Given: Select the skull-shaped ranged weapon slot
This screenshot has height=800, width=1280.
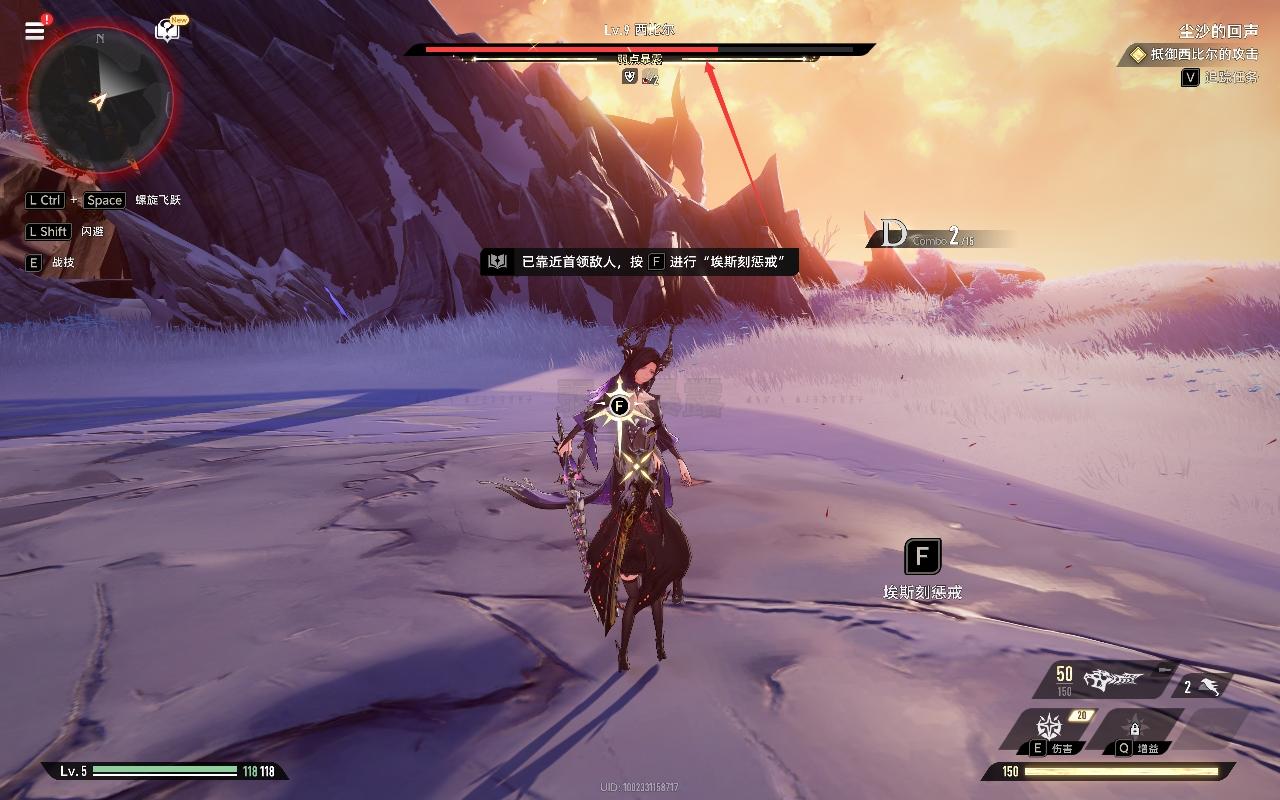Looking at the screenshot, I should 1112,680.
